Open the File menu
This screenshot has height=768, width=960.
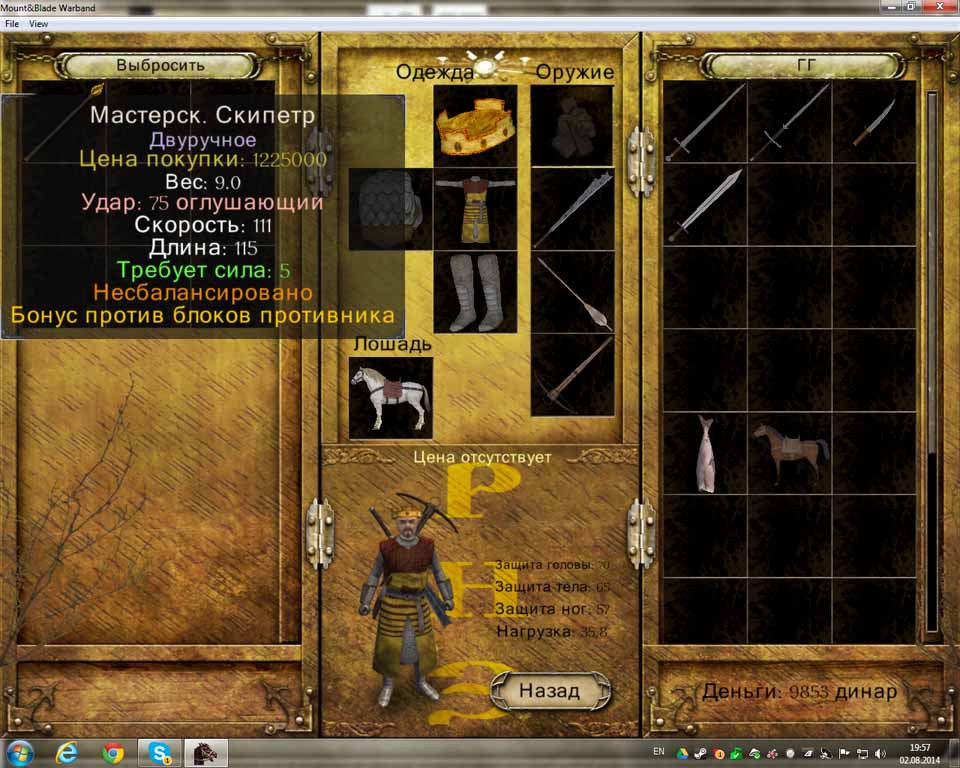12,23
